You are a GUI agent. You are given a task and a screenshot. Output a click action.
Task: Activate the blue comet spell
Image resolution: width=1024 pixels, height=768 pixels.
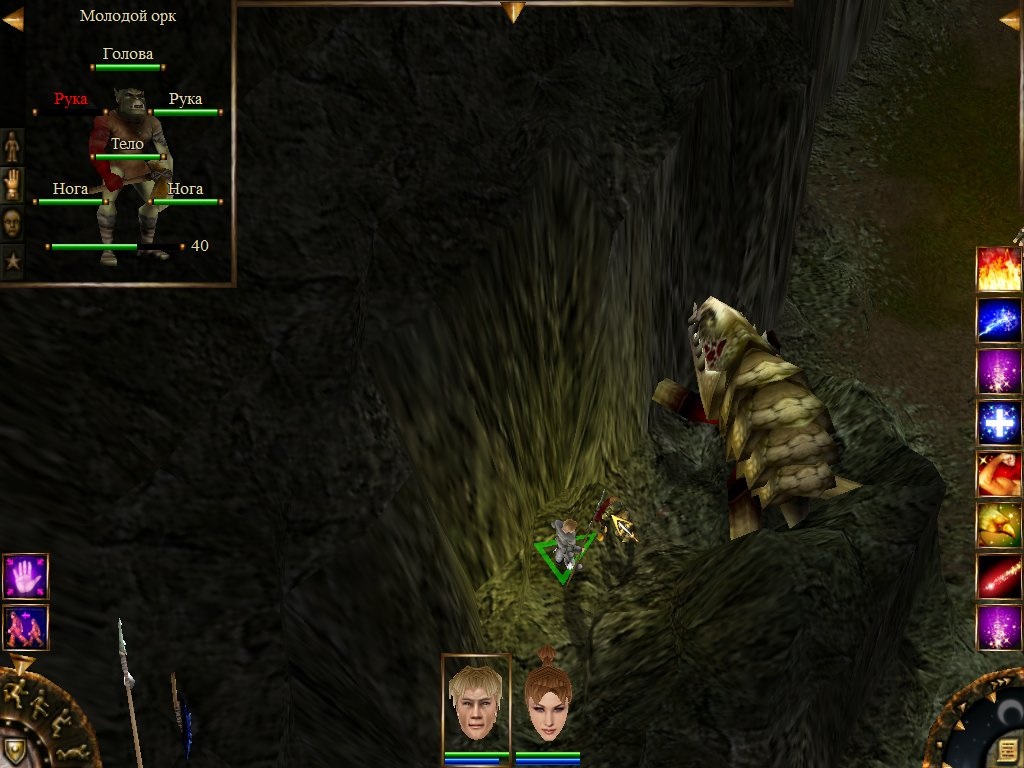(999, 321)
